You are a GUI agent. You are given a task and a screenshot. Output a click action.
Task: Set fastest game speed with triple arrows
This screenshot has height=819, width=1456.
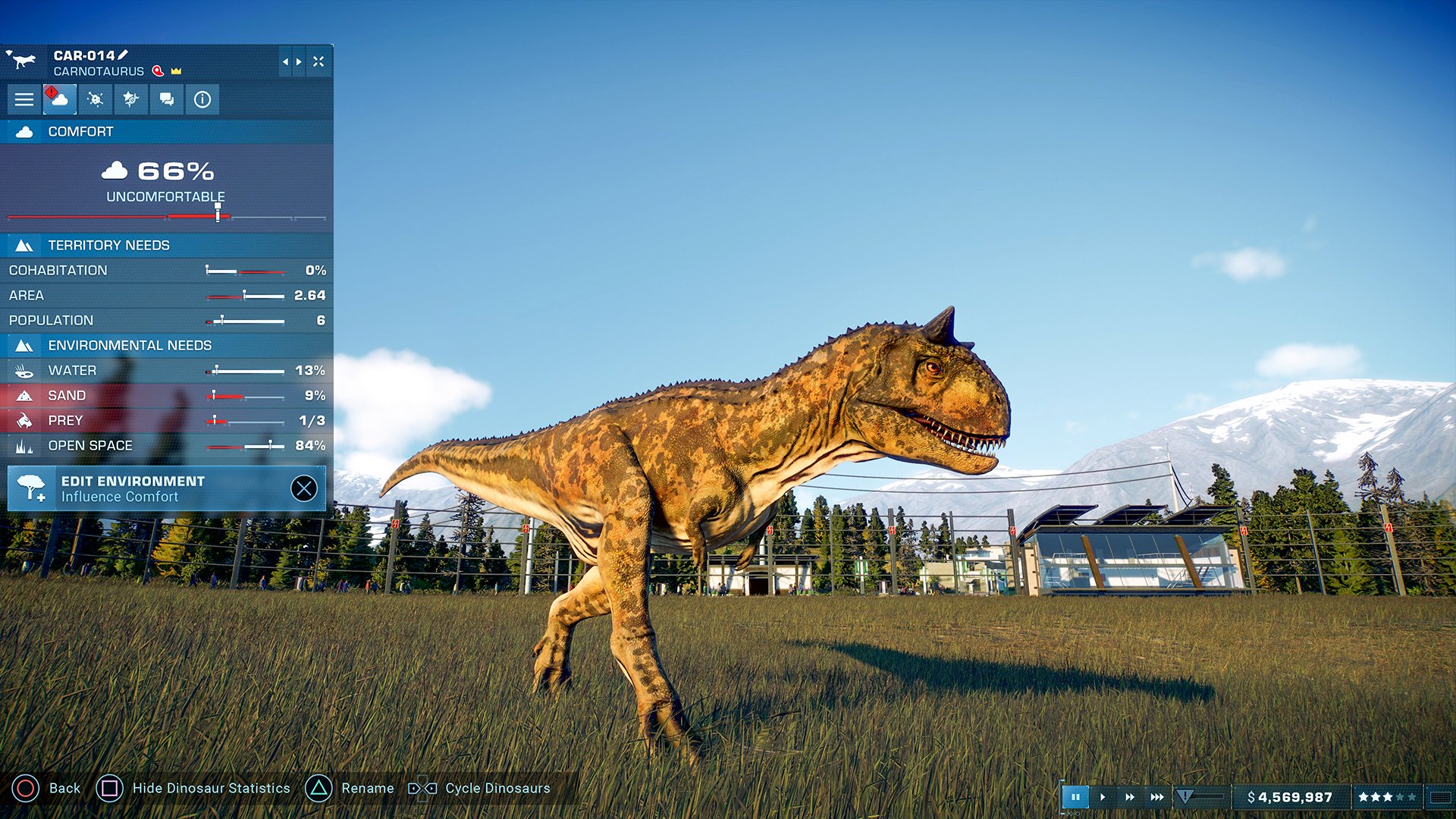tap(1157, 797)
